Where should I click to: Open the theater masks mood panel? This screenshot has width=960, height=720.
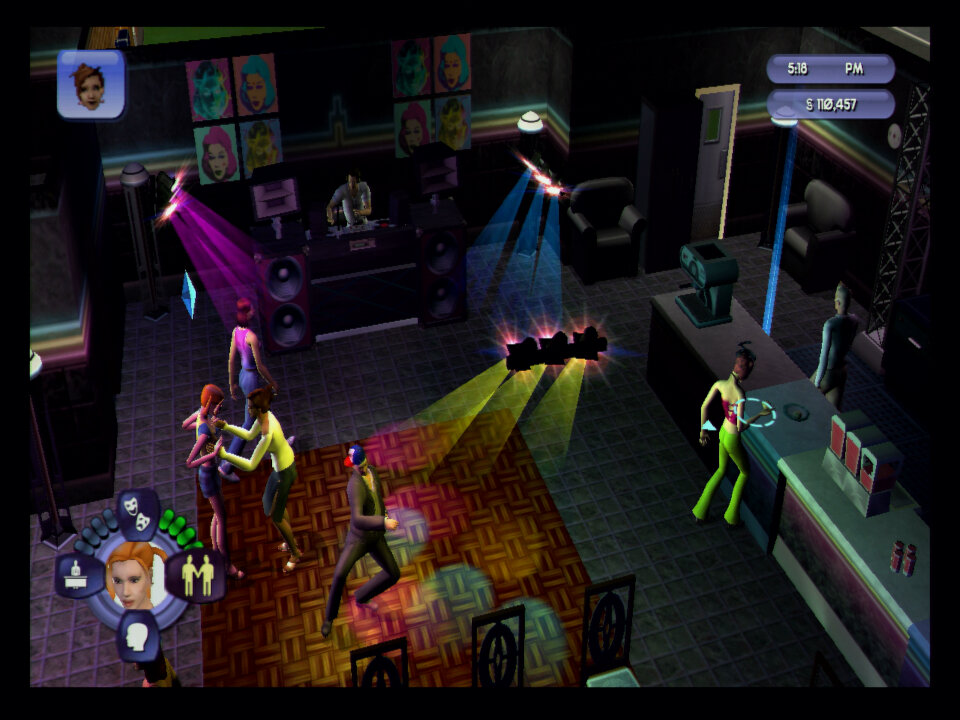(x=139, y=511)
